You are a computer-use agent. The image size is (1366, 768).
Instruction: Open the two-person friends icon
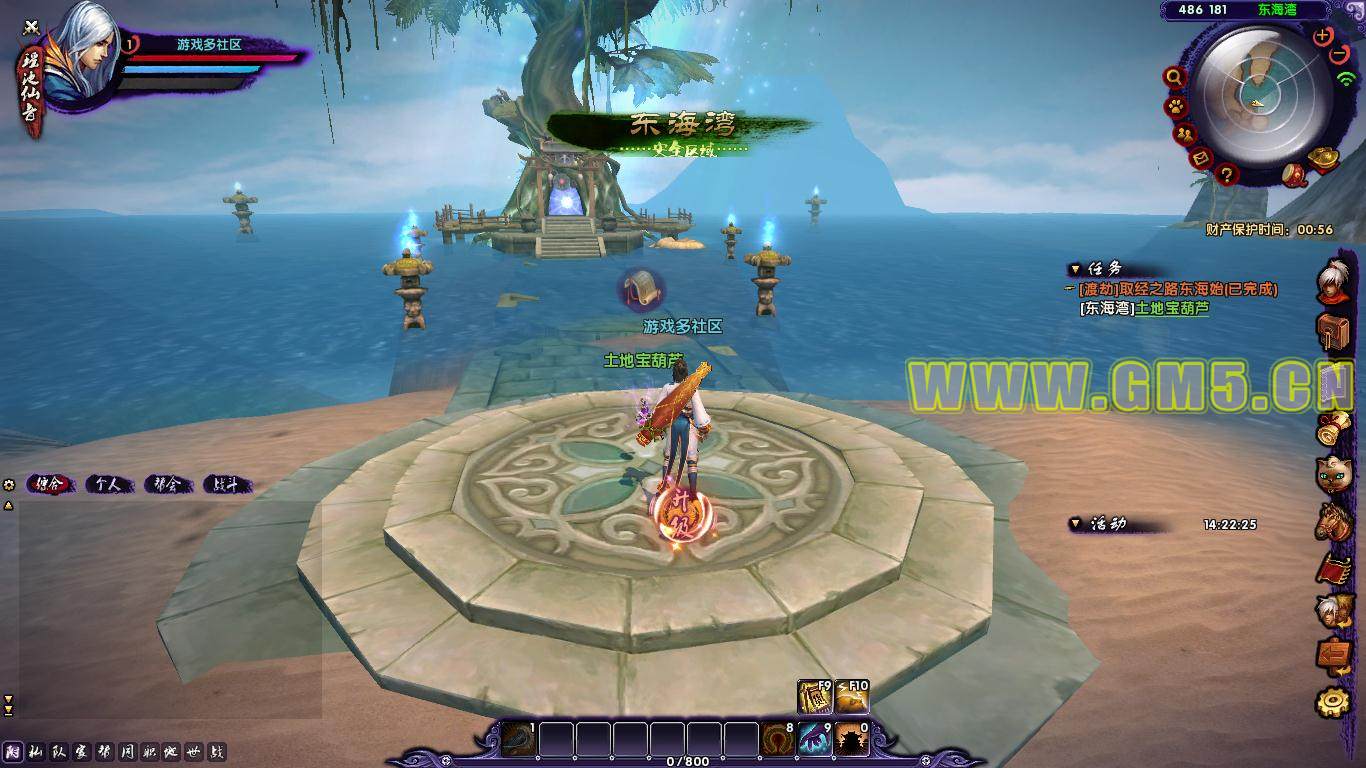(1185, 134)
